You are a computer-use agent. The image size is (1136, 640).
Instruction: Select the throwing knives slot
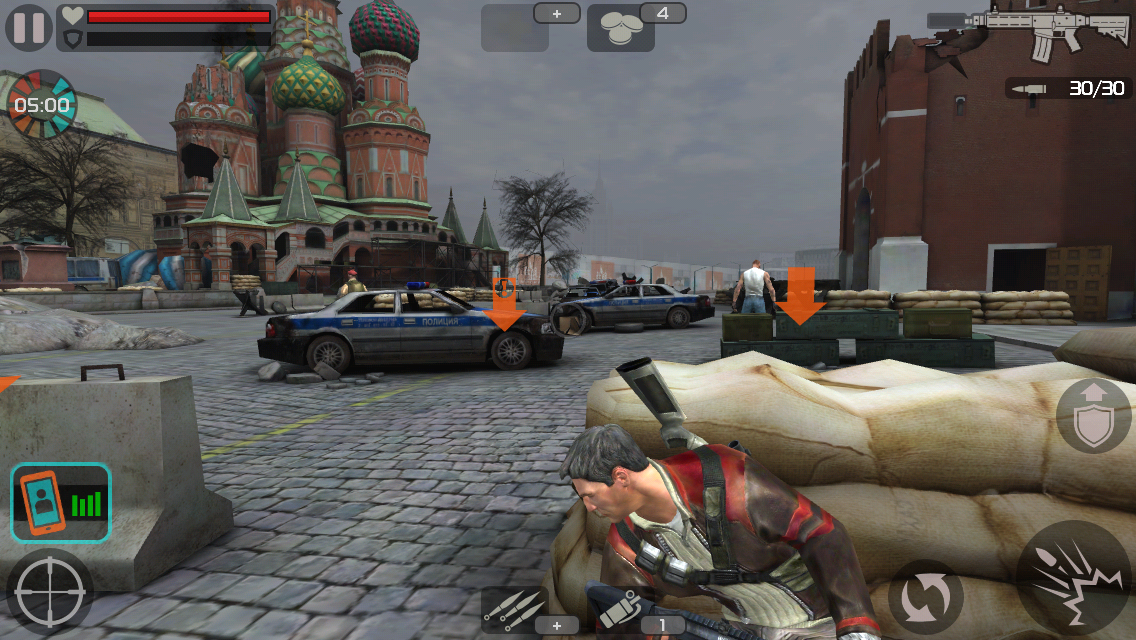514,610
